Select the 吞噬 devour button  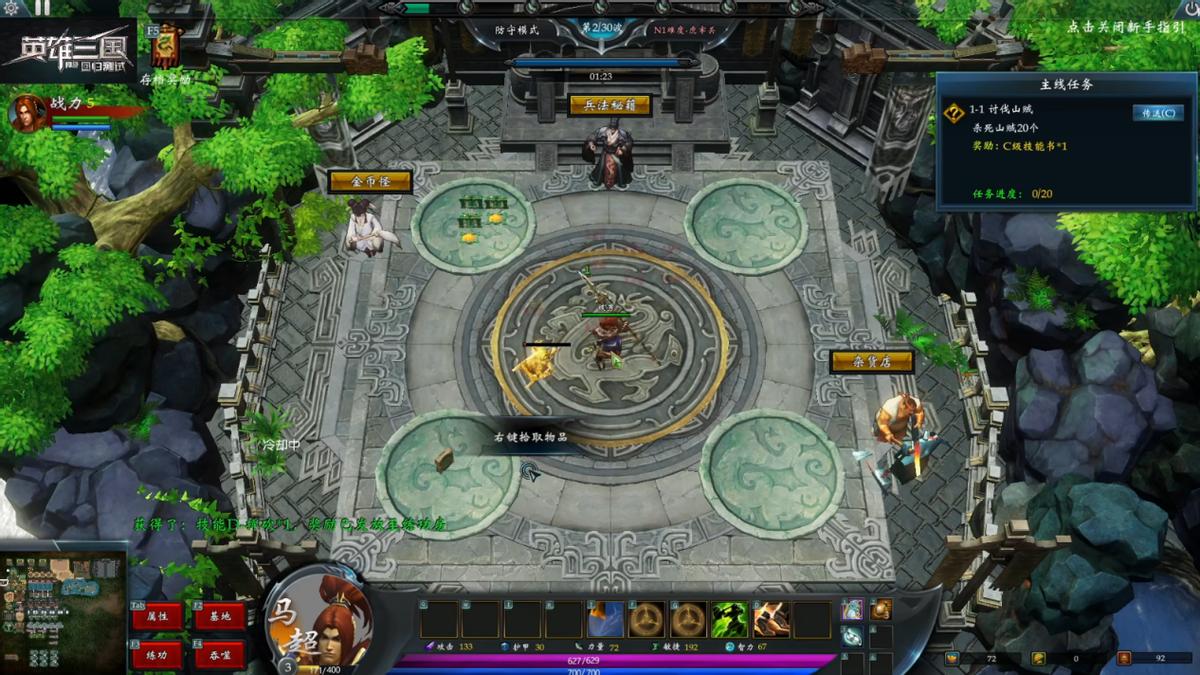[x=220, y=654]
